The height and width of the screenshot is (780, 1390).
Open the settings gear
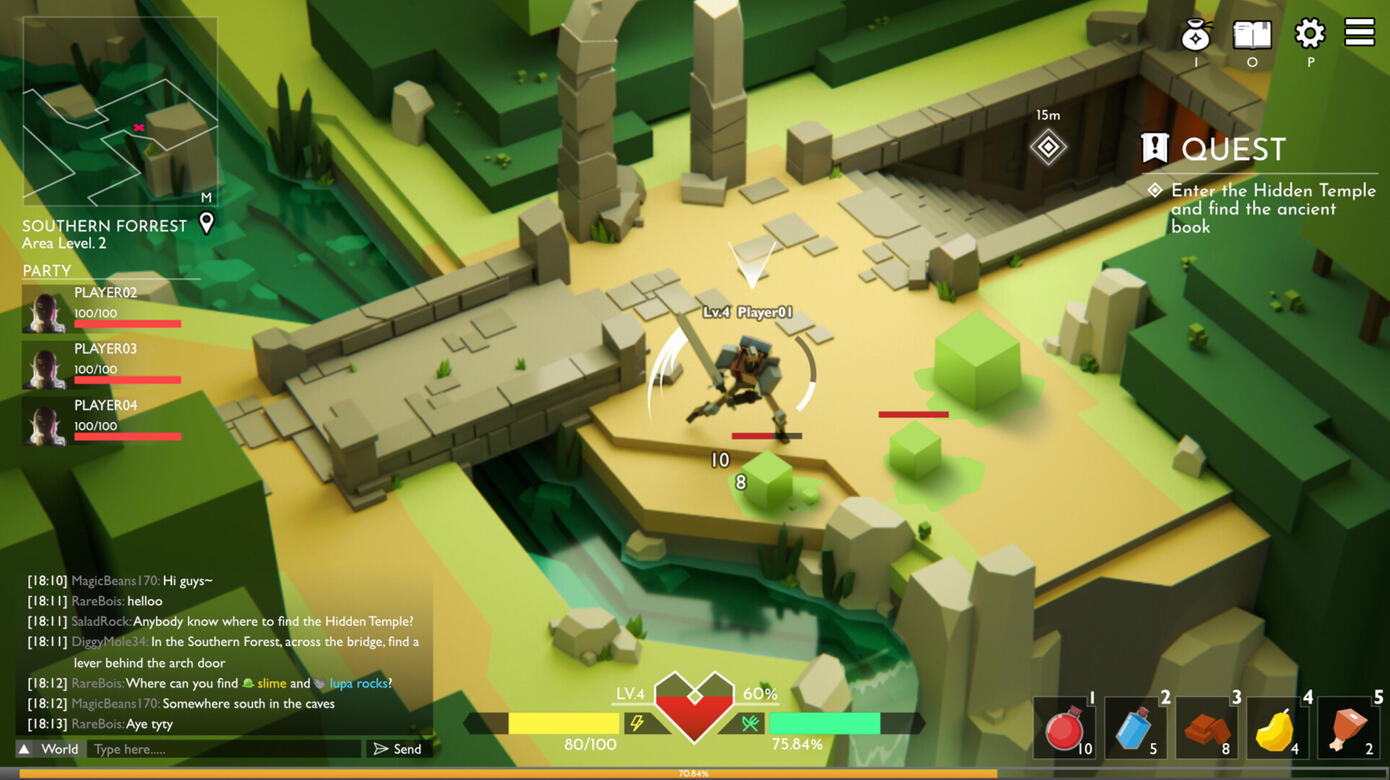1309,34
